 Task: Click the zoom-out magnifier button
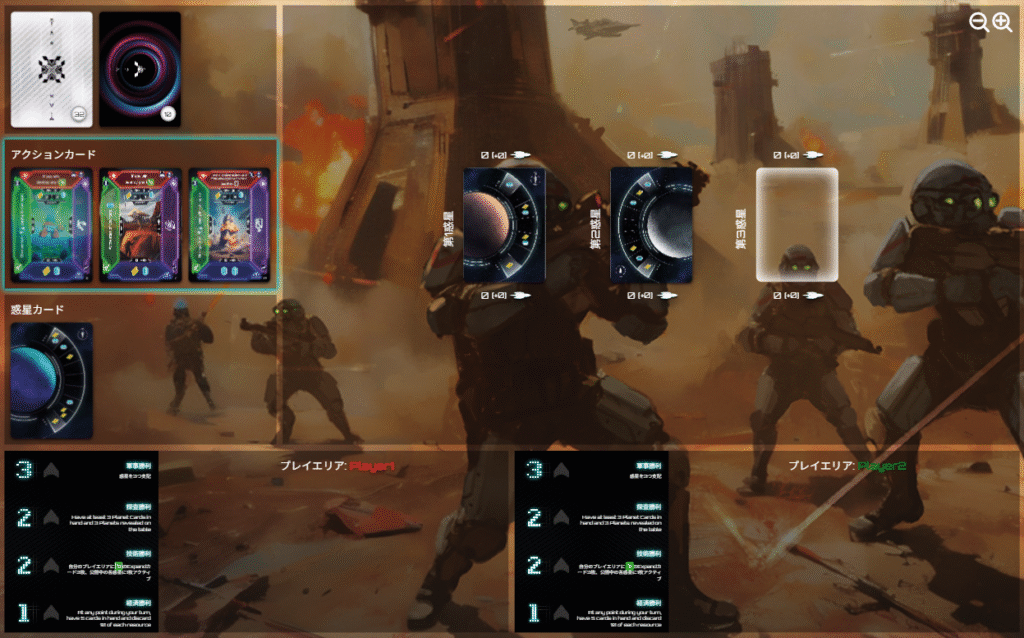(x=979, y=22)
